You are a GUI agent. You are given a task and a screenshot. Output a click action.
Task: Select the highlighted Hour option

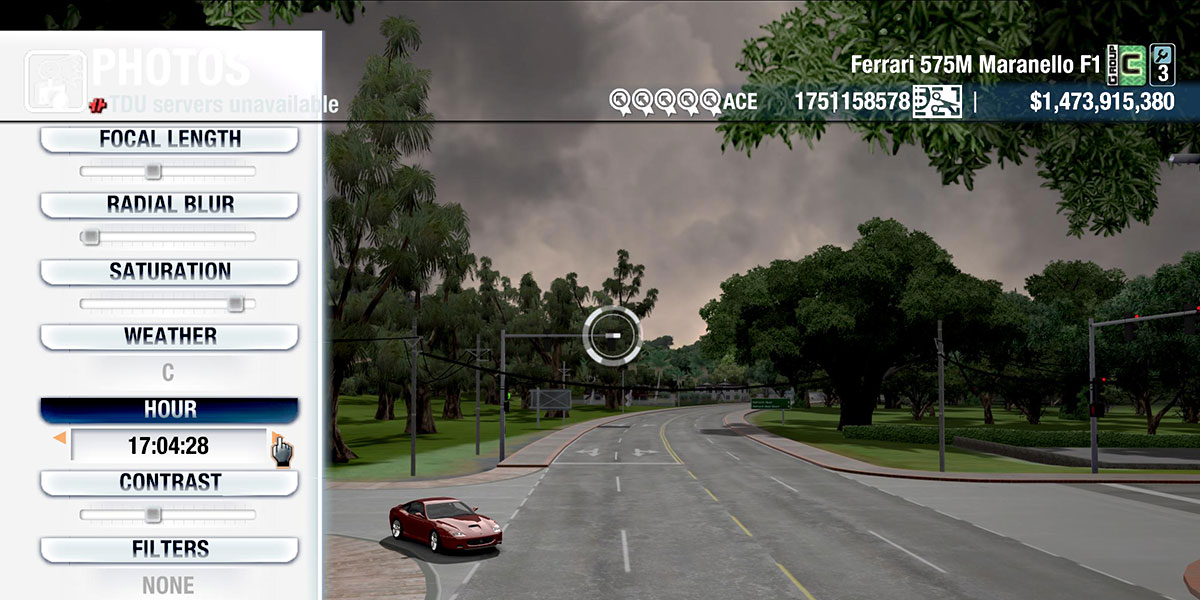[169, 410]
